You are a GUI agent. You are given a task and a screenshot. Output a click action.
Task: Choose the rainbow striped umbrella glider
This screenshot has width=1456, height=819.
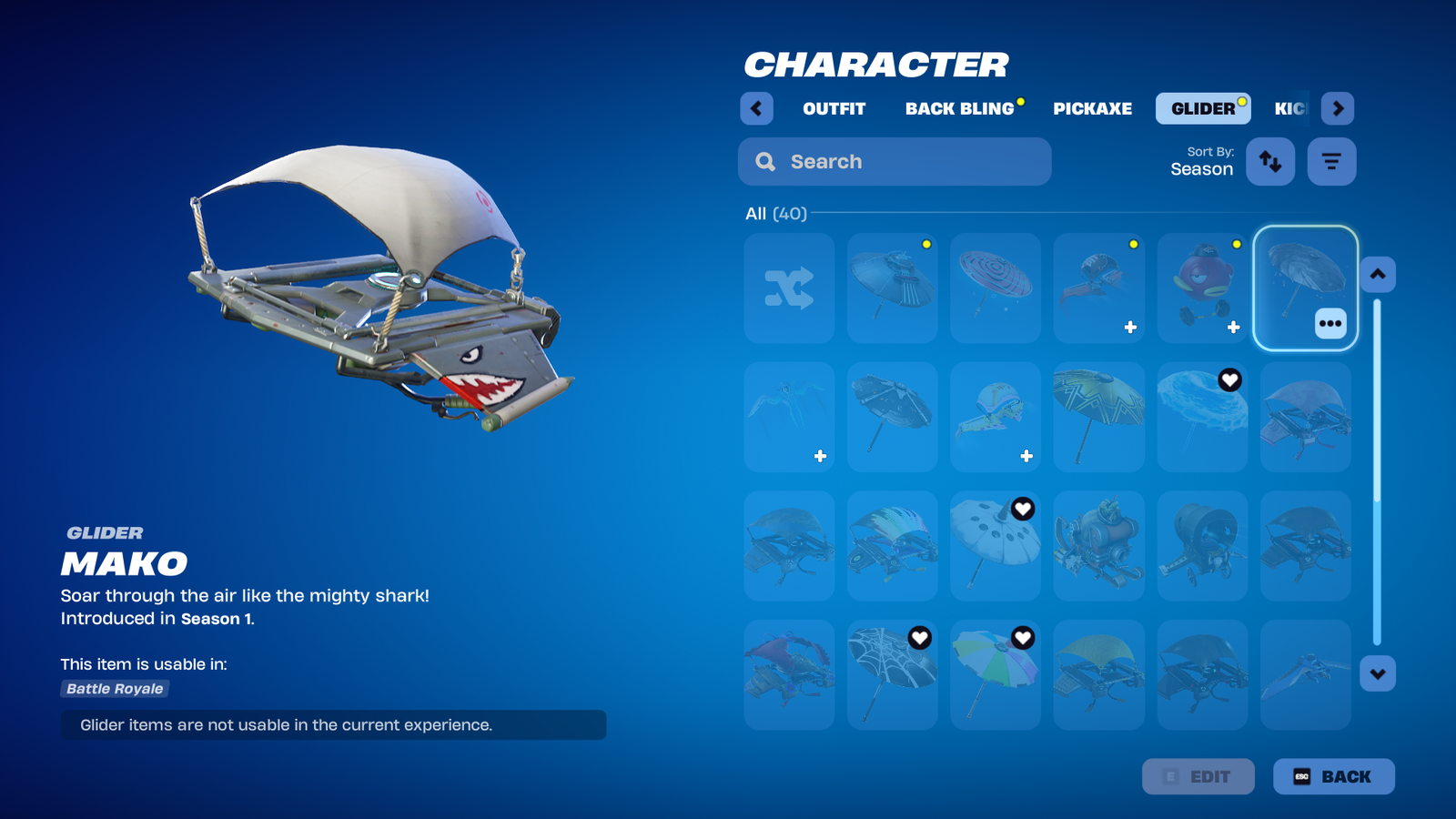point(995,674)
